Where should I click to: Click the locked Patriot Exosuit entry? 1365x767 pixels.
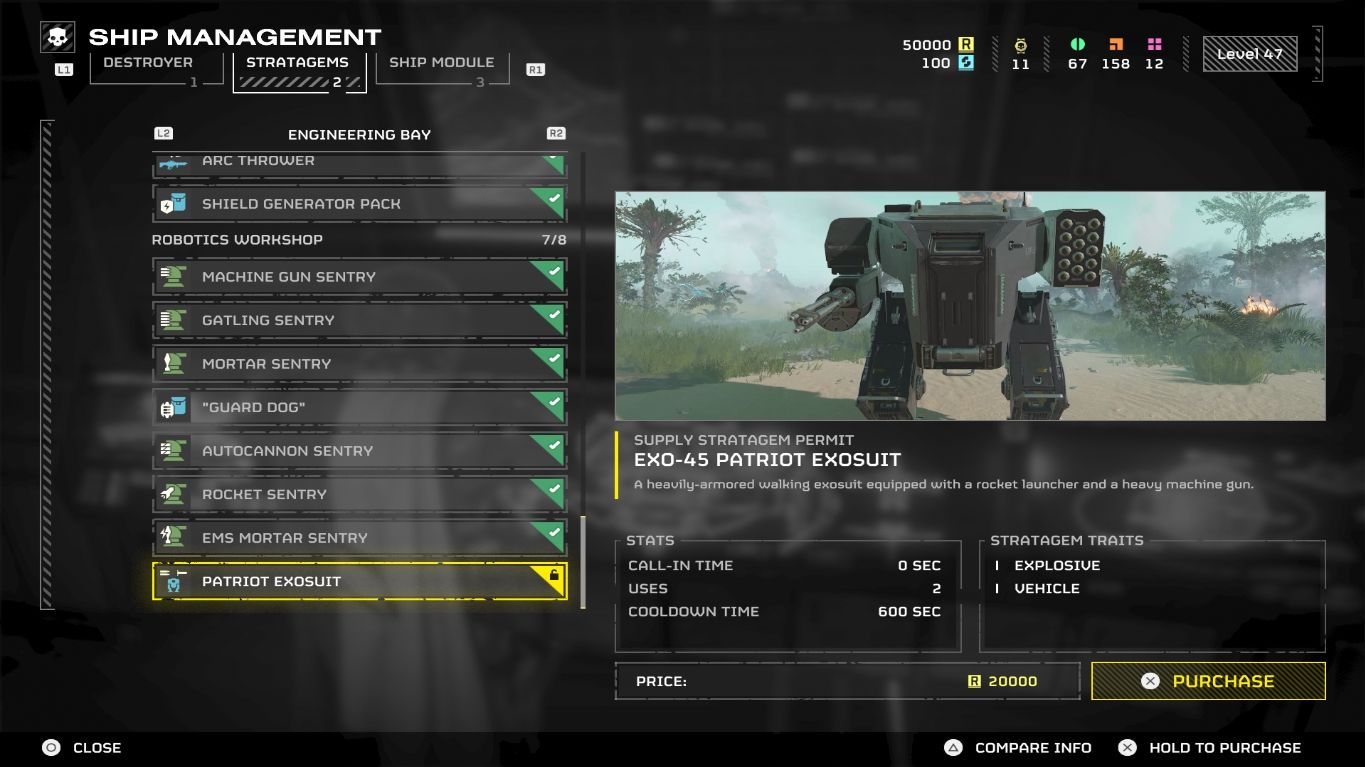click(x=359, y=581)
